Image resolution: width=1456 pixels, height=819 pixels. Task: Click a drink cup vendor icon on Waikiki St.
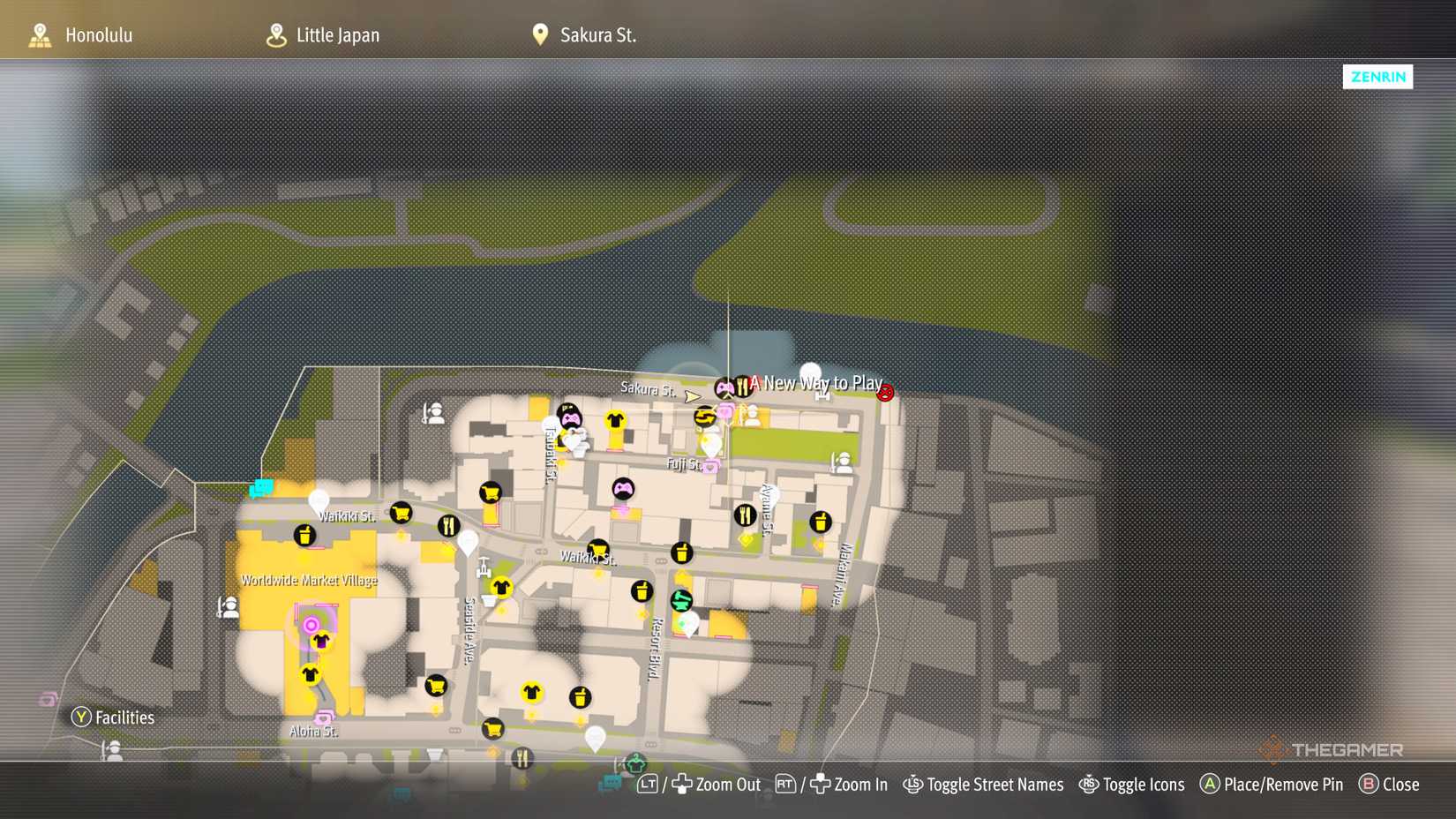(304, 536)
